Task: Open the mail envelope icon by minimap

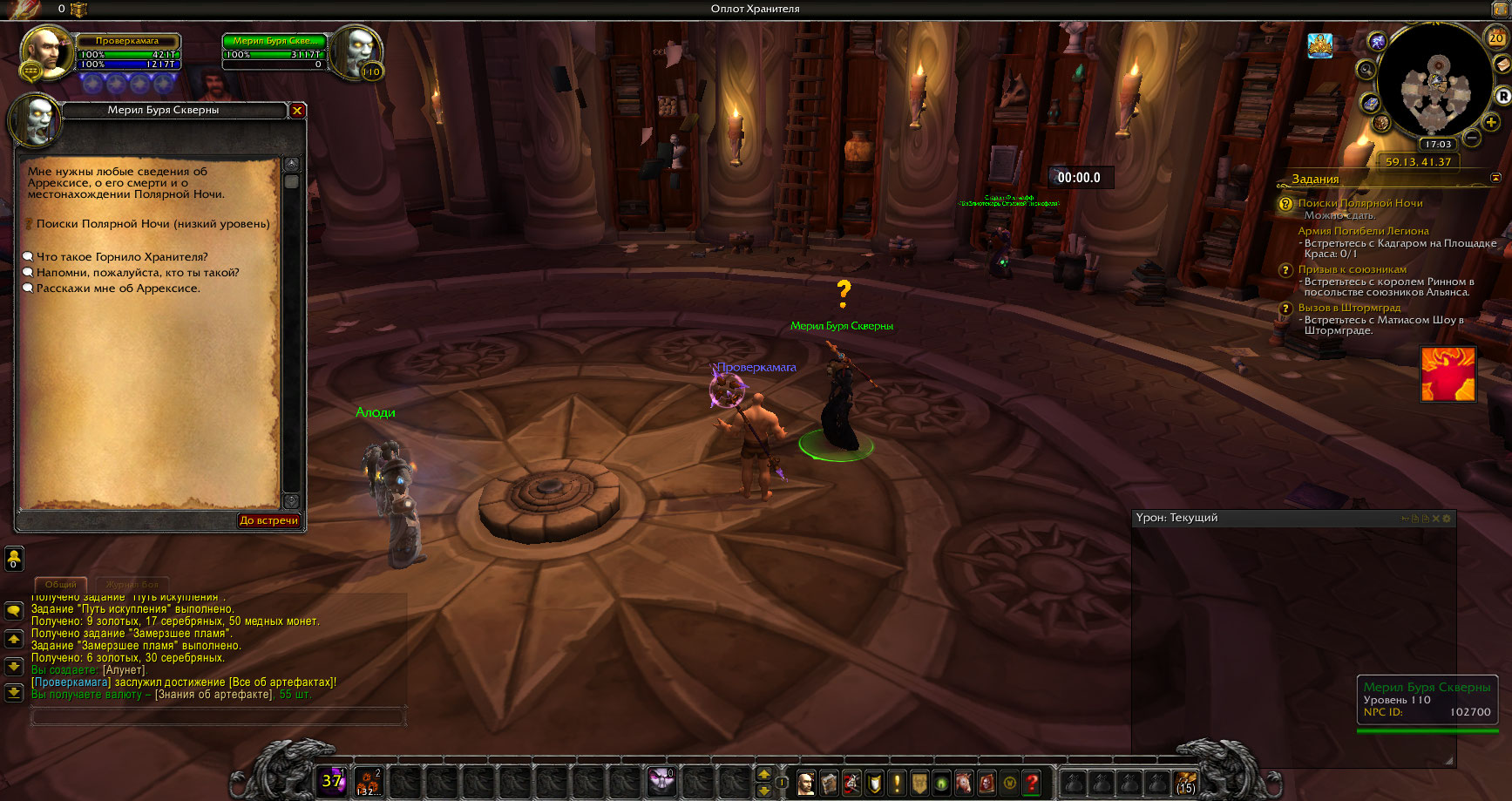Action: pyautogui.click(x=1502, y=65)
